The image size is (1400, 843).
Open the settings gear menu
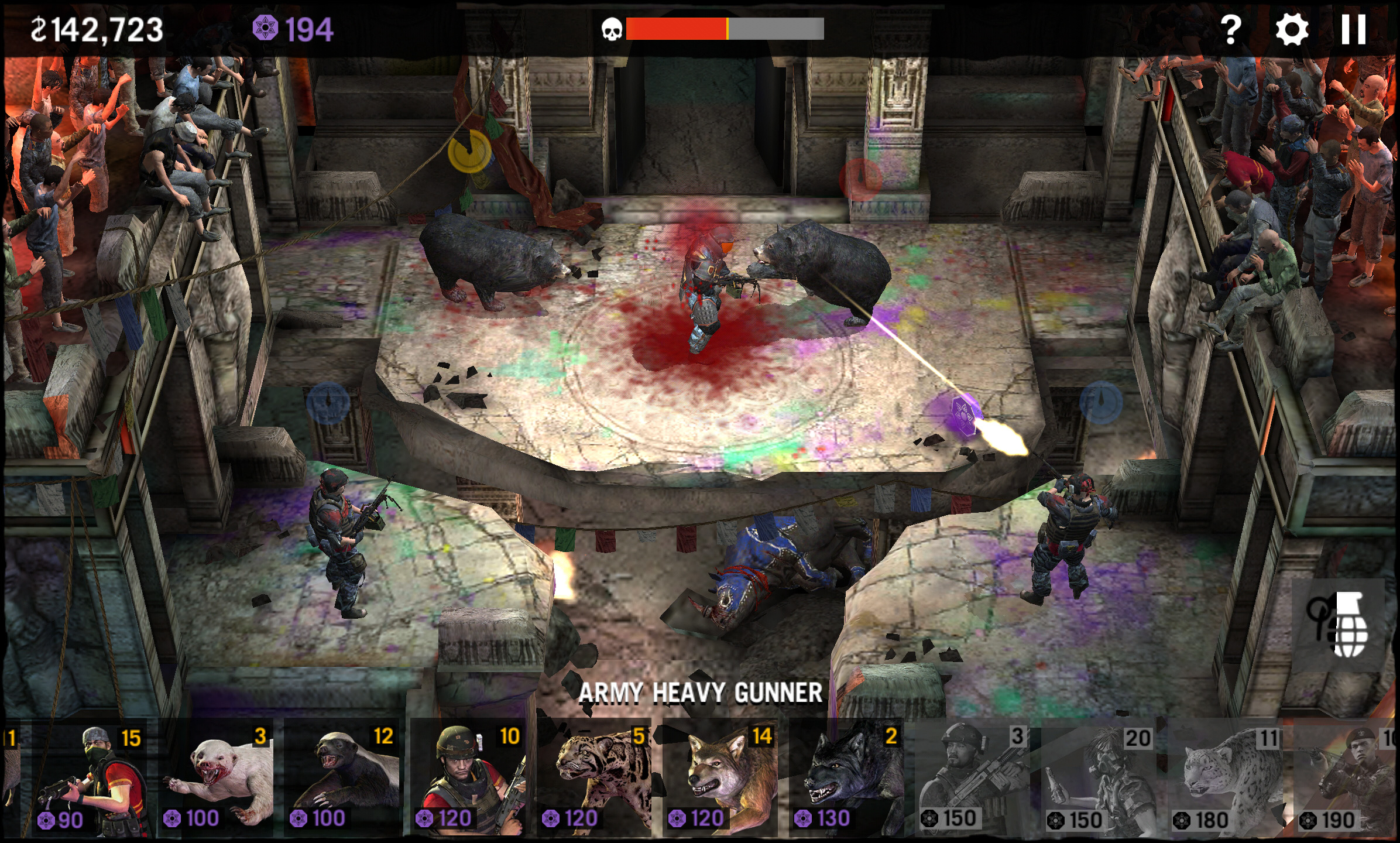(x=1292, y=29)
